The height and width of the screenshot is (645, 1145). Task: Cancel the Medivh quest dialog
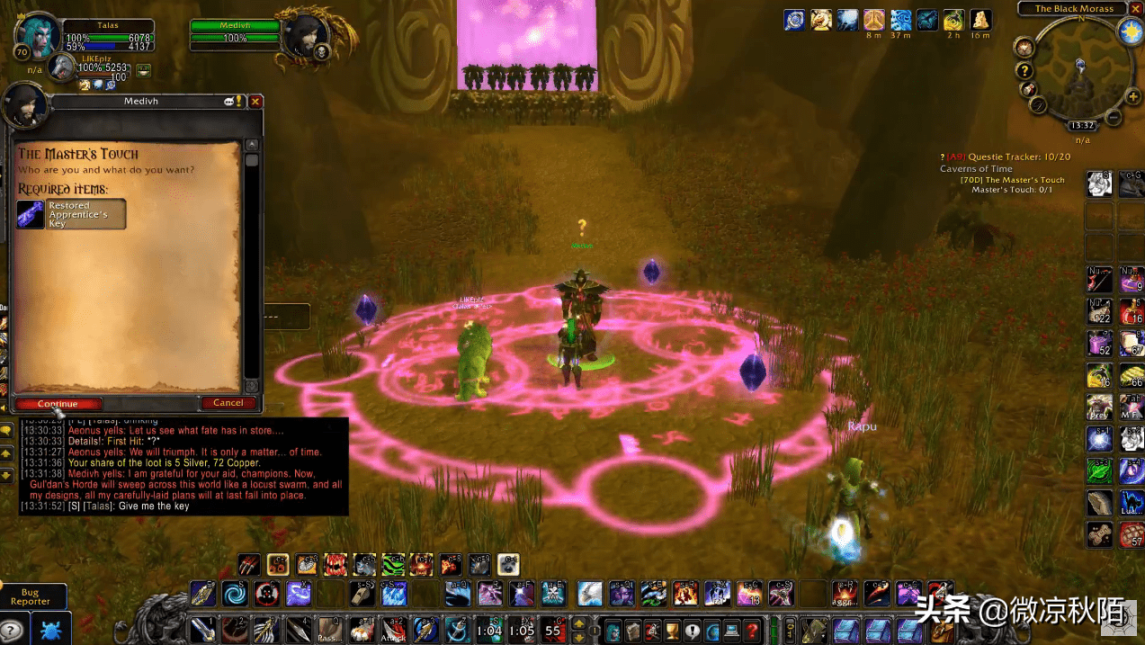point(228,403)
